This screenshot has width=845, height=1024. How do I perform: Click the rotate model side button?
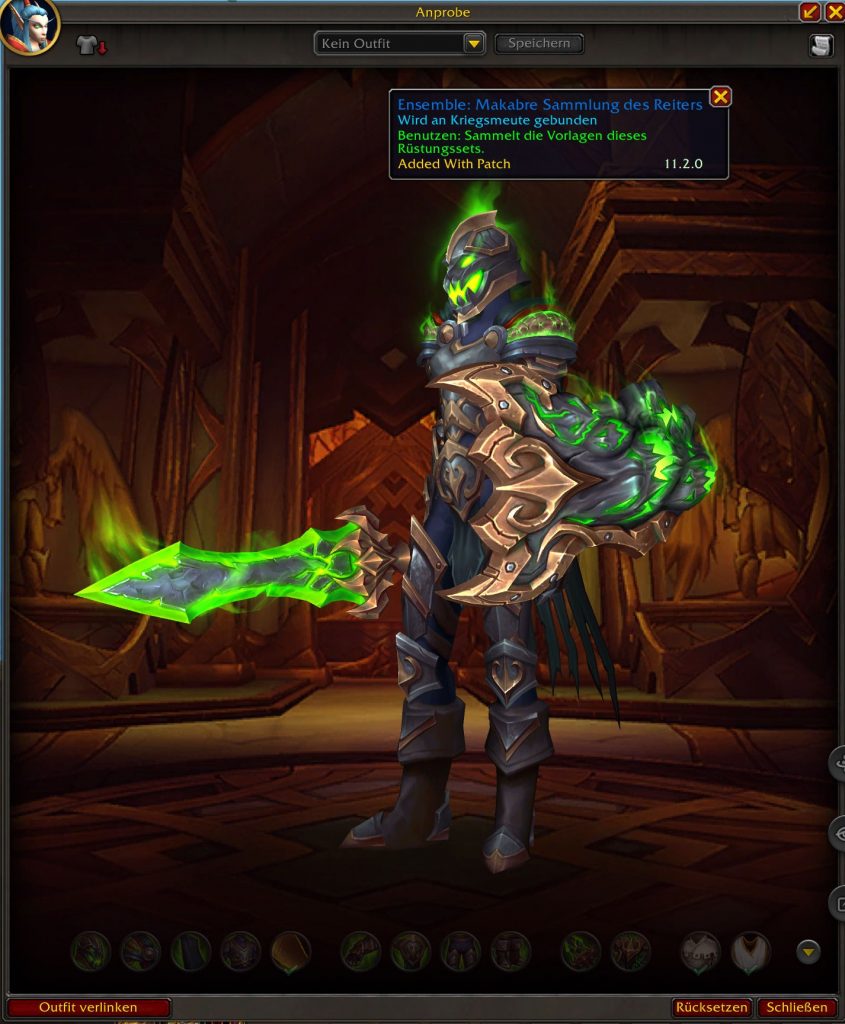838,764
